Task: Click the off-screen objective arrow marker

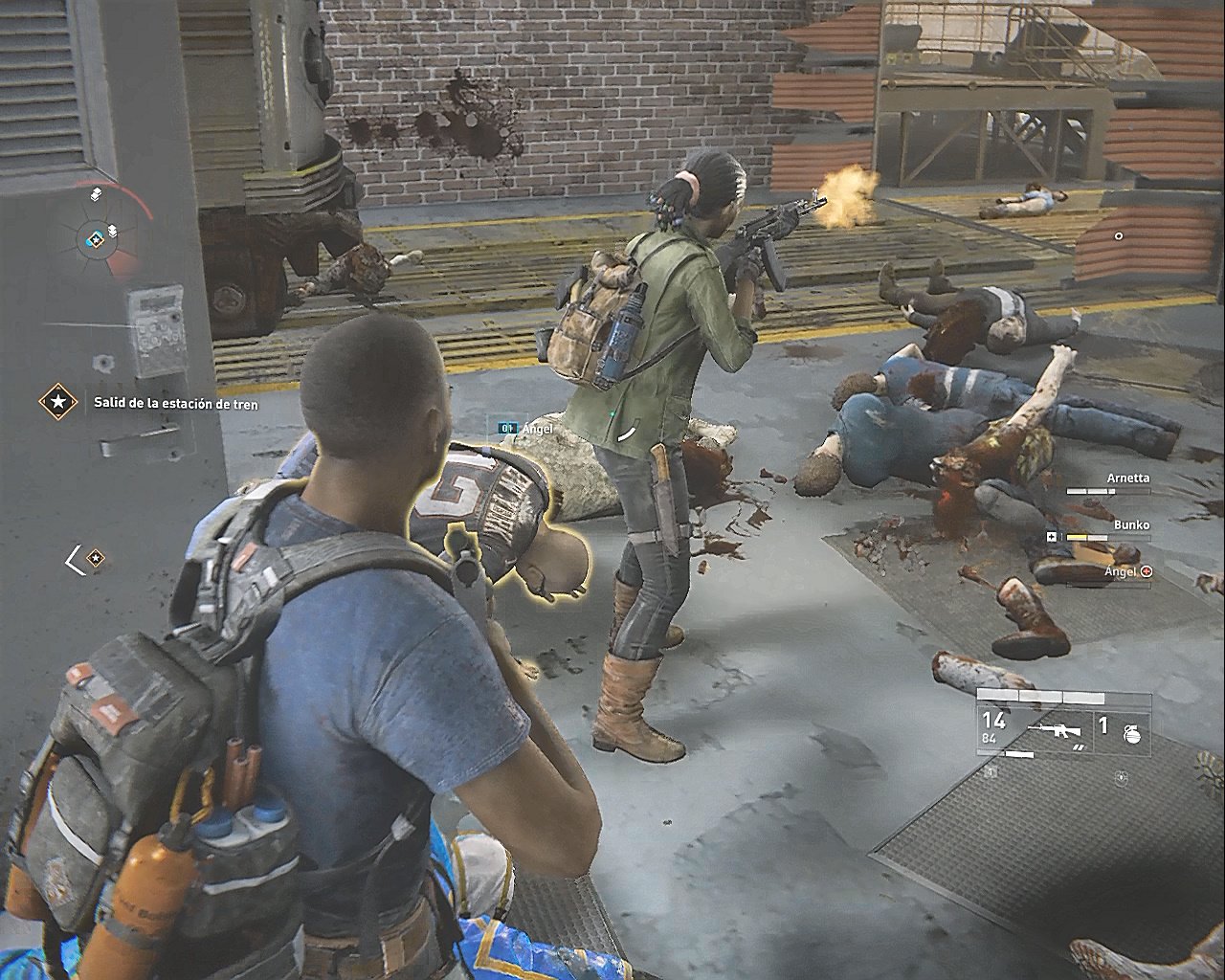Action: [84, 559]
